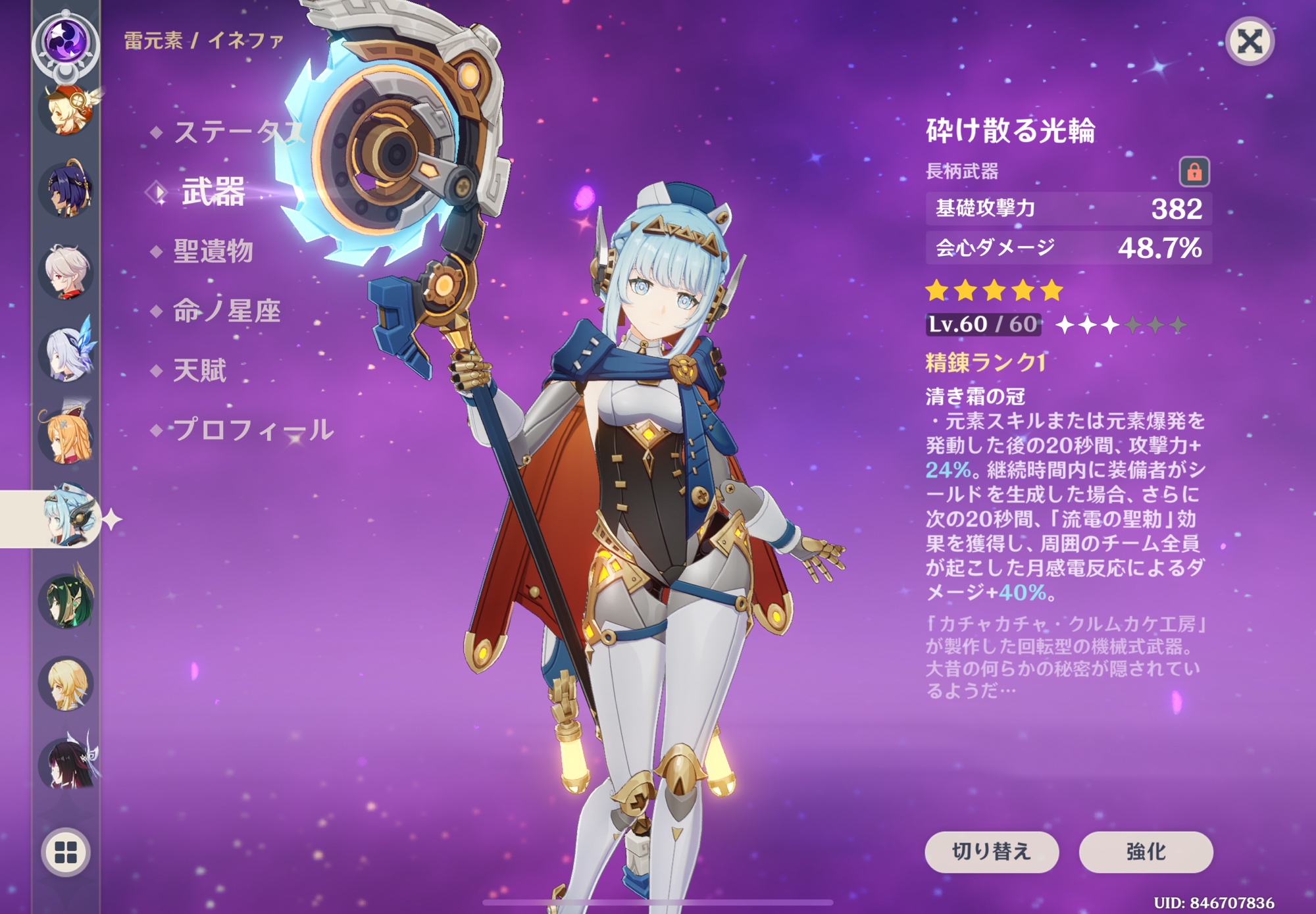Switch to the Kazuha portrait with red streak

66,272
